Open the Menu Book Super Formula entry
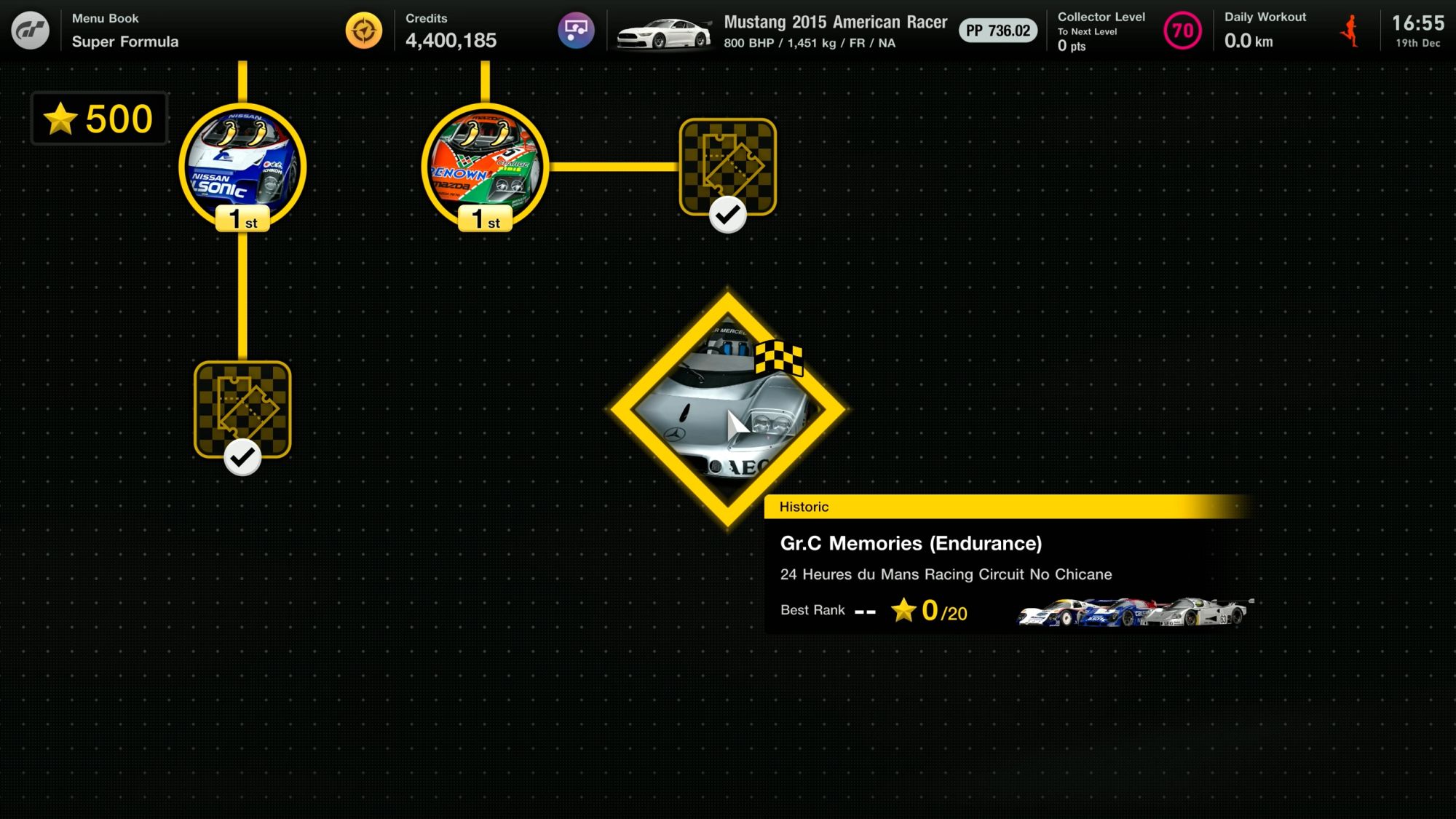 click(x=125, y=31)
